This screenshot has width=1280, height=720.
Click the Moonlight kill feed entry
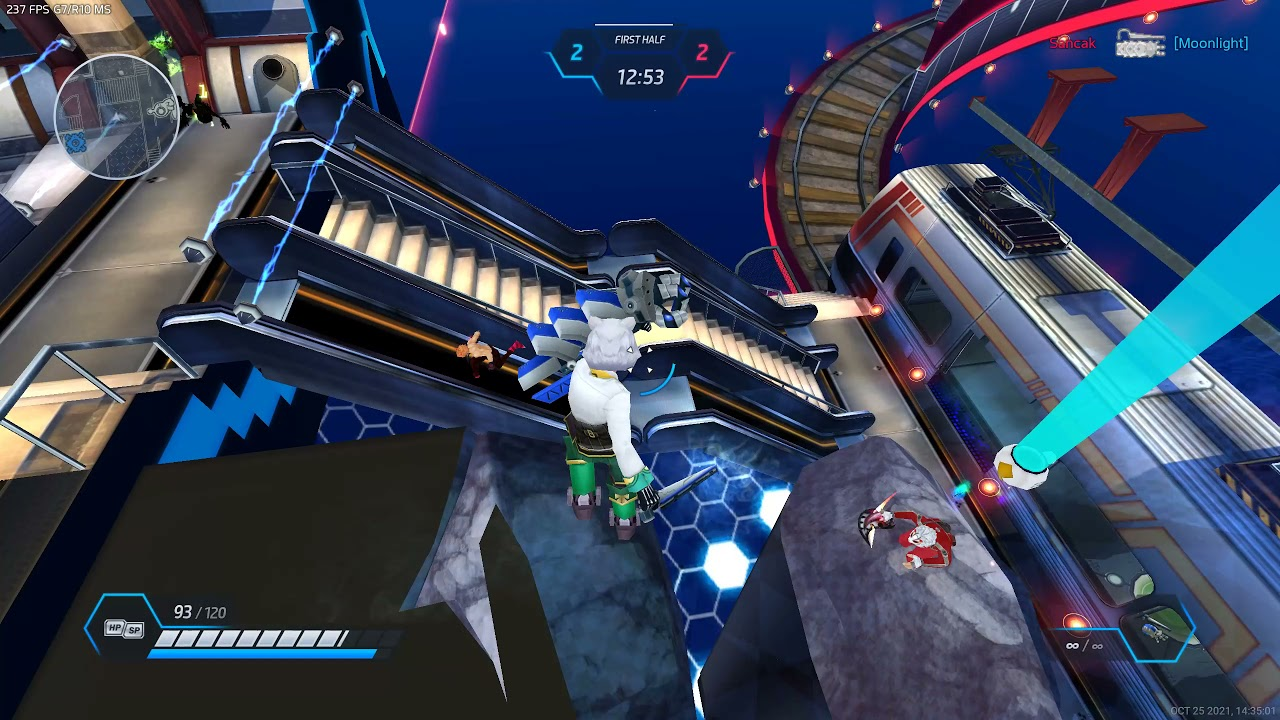click(x=1210, y=43)
